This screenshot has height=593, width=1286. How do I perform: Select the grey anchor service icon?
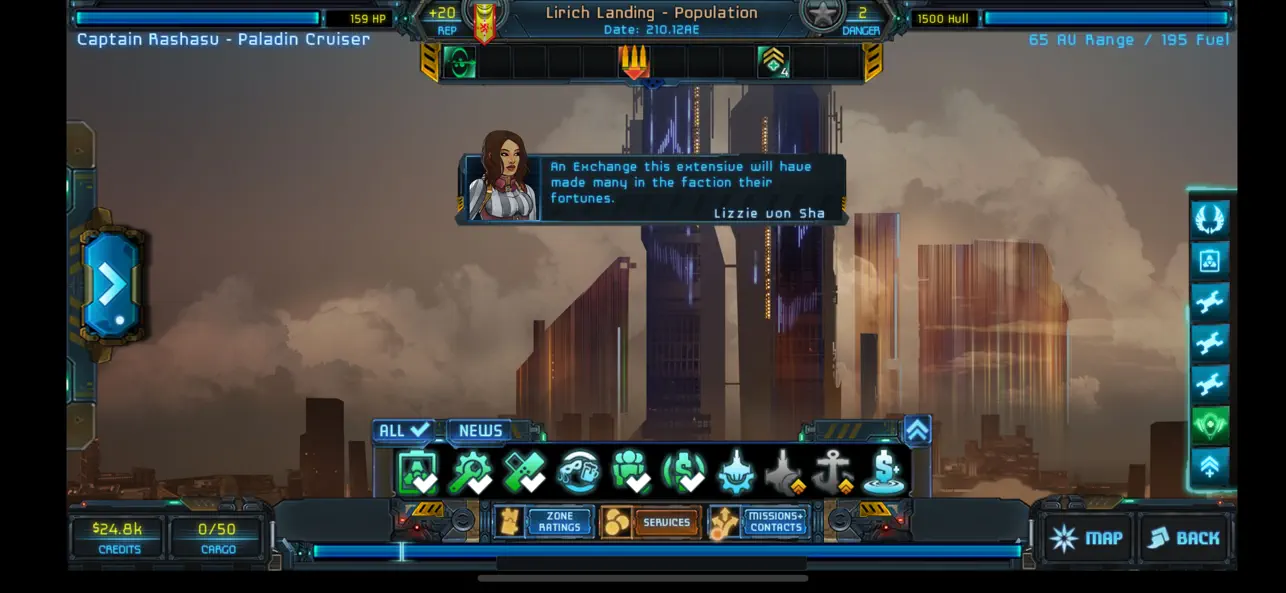[x=832, y=472]
